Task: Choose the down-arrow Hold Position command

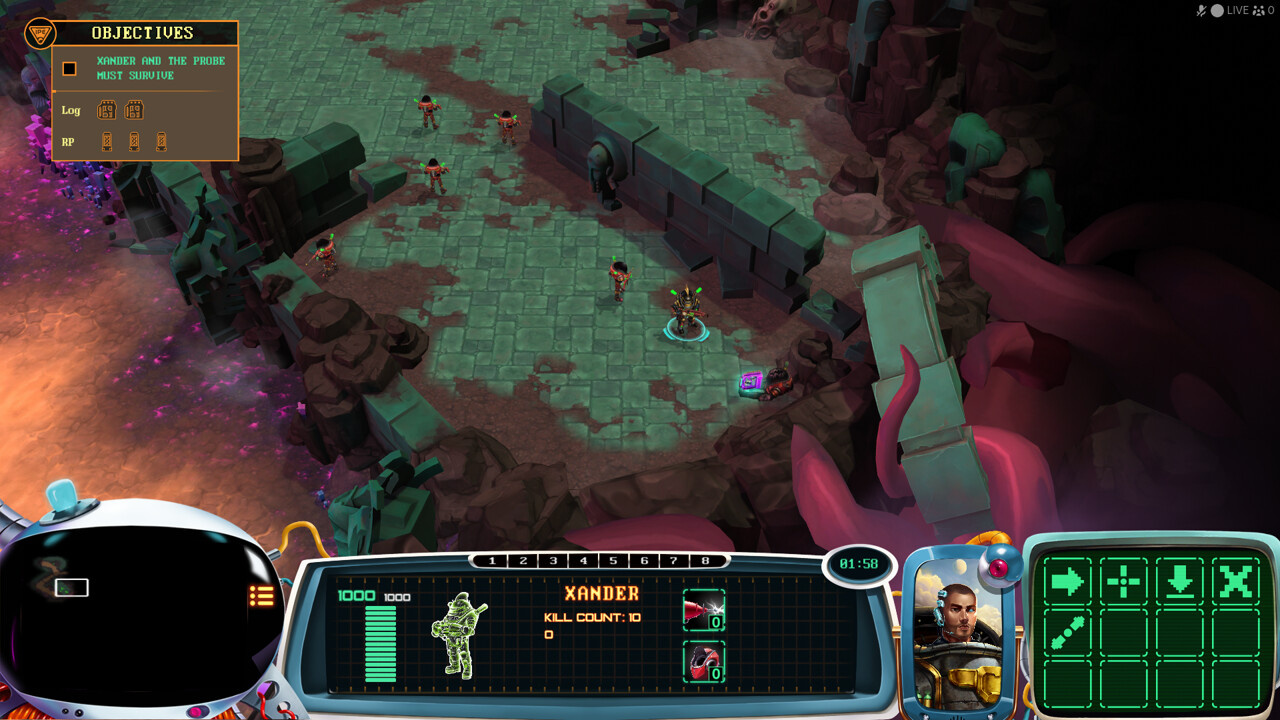Action: tap(1180, 581)
